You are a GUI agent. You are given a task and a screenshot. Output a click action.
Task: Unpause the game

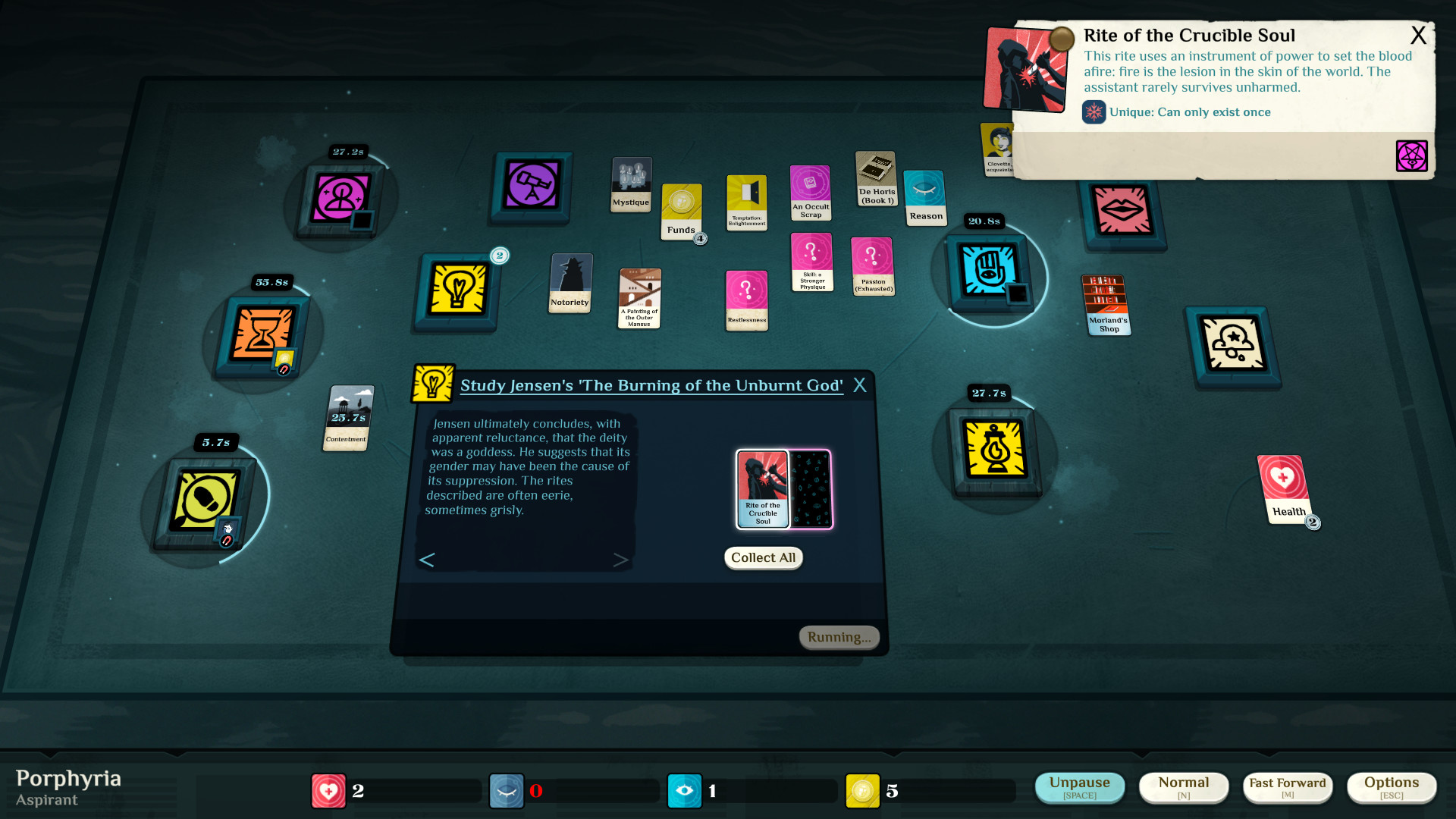pos(1080,788)
